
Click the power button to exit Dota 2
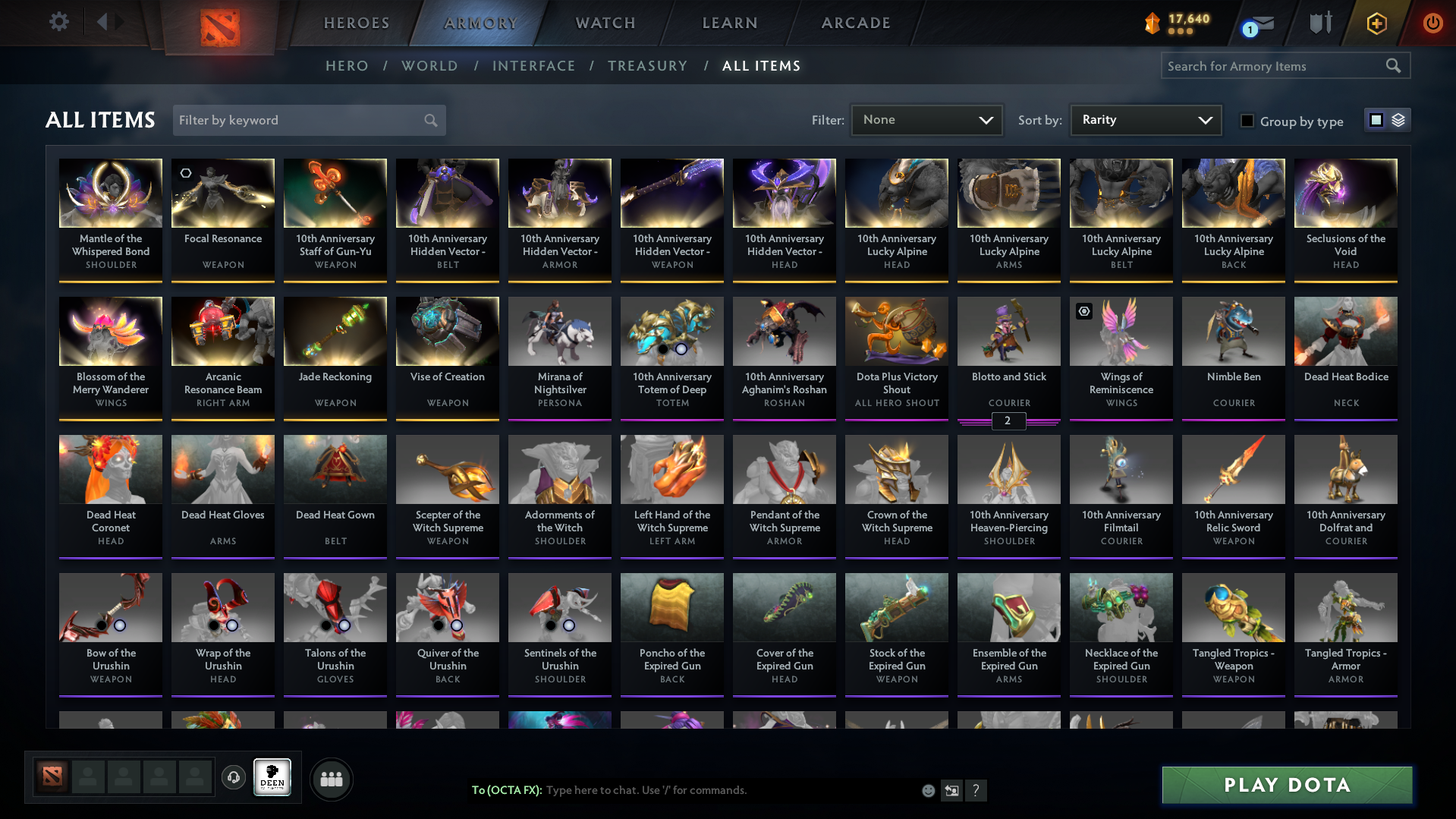(x=1432, y=23)
